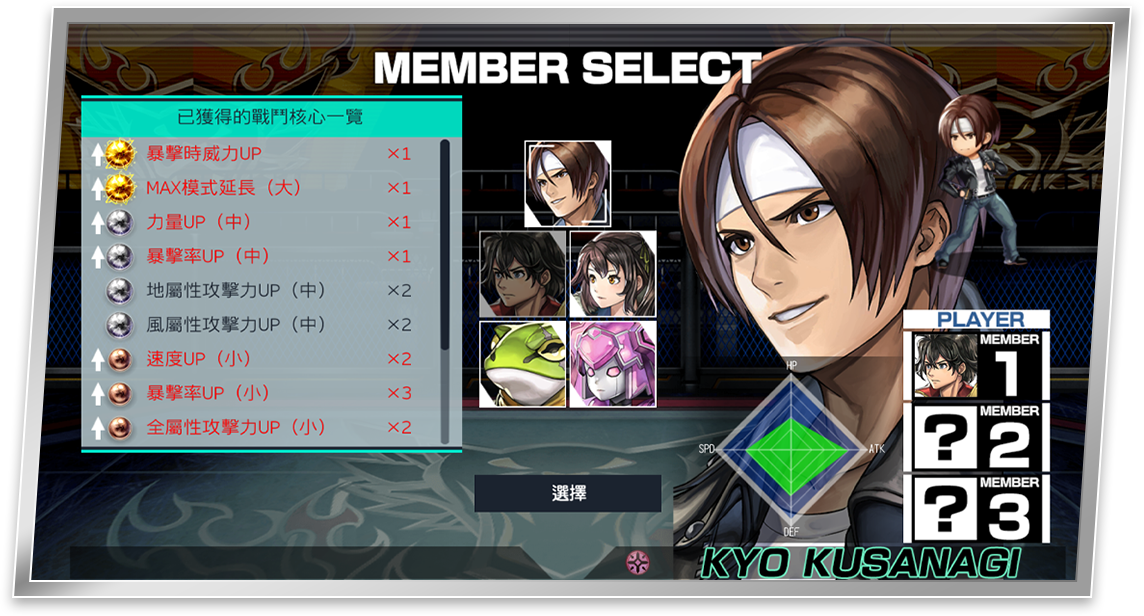The width and height of the screenshot is (1144, 616).
Task: Pick the brown-haired girl character portrait
Action: (612, 274)
